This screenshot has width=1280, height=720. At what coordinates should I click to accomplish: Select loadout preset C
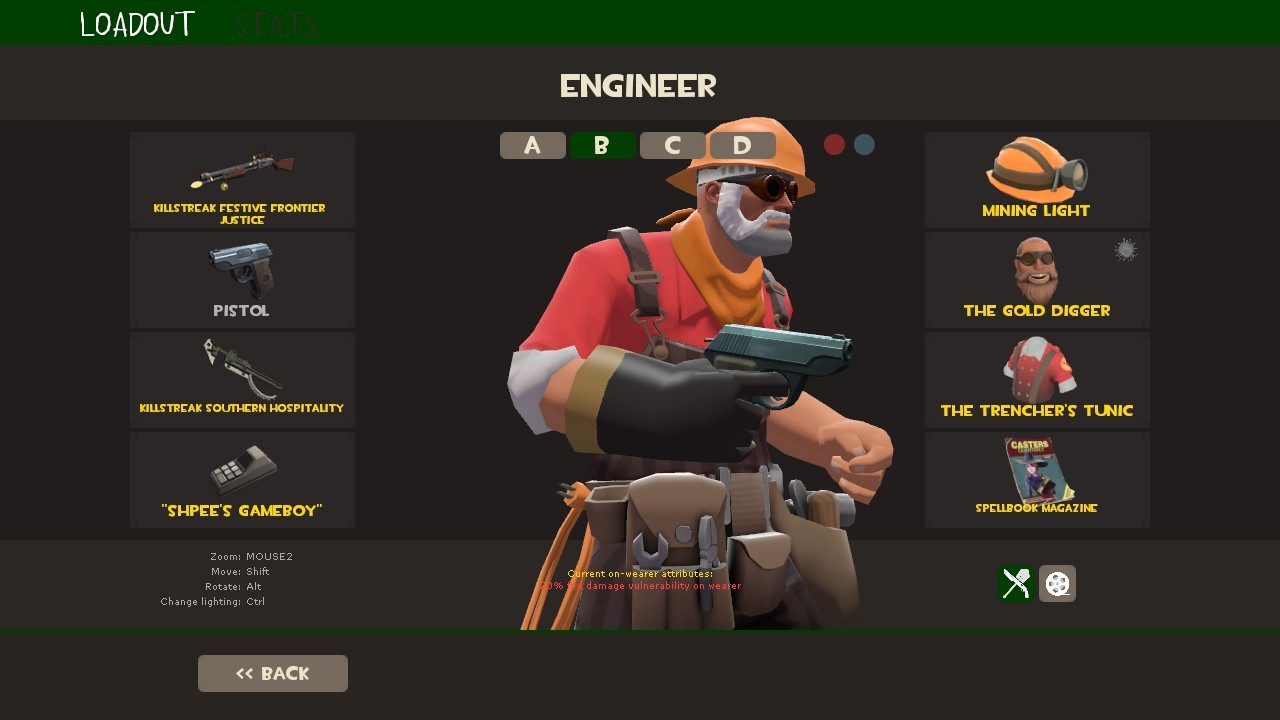672,145
